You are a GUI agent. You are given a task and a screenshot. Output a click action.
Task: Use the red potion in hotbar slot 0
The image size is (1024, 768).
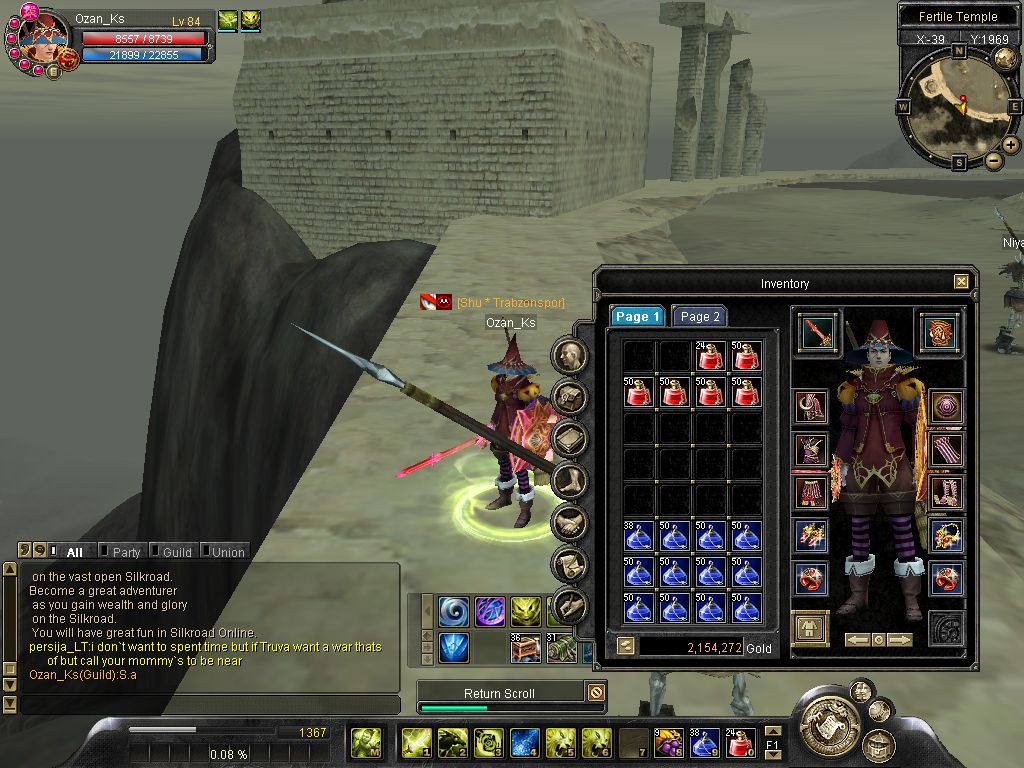pyautogui.click(x=738, y=743)
